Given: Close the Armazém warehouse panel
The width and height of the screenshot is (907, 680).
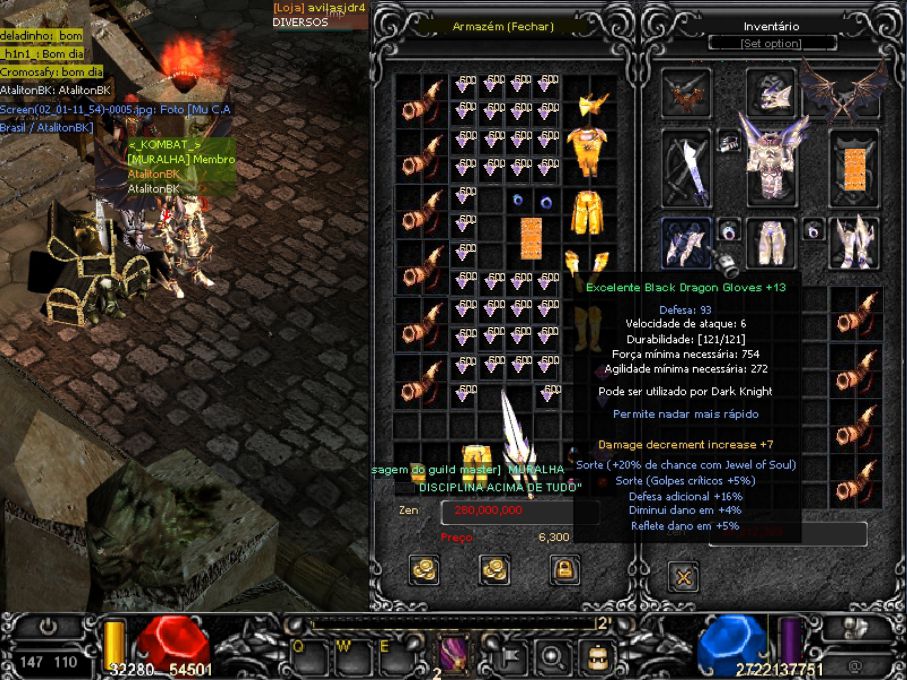Looking at the screenshot, I should point(502,27).
